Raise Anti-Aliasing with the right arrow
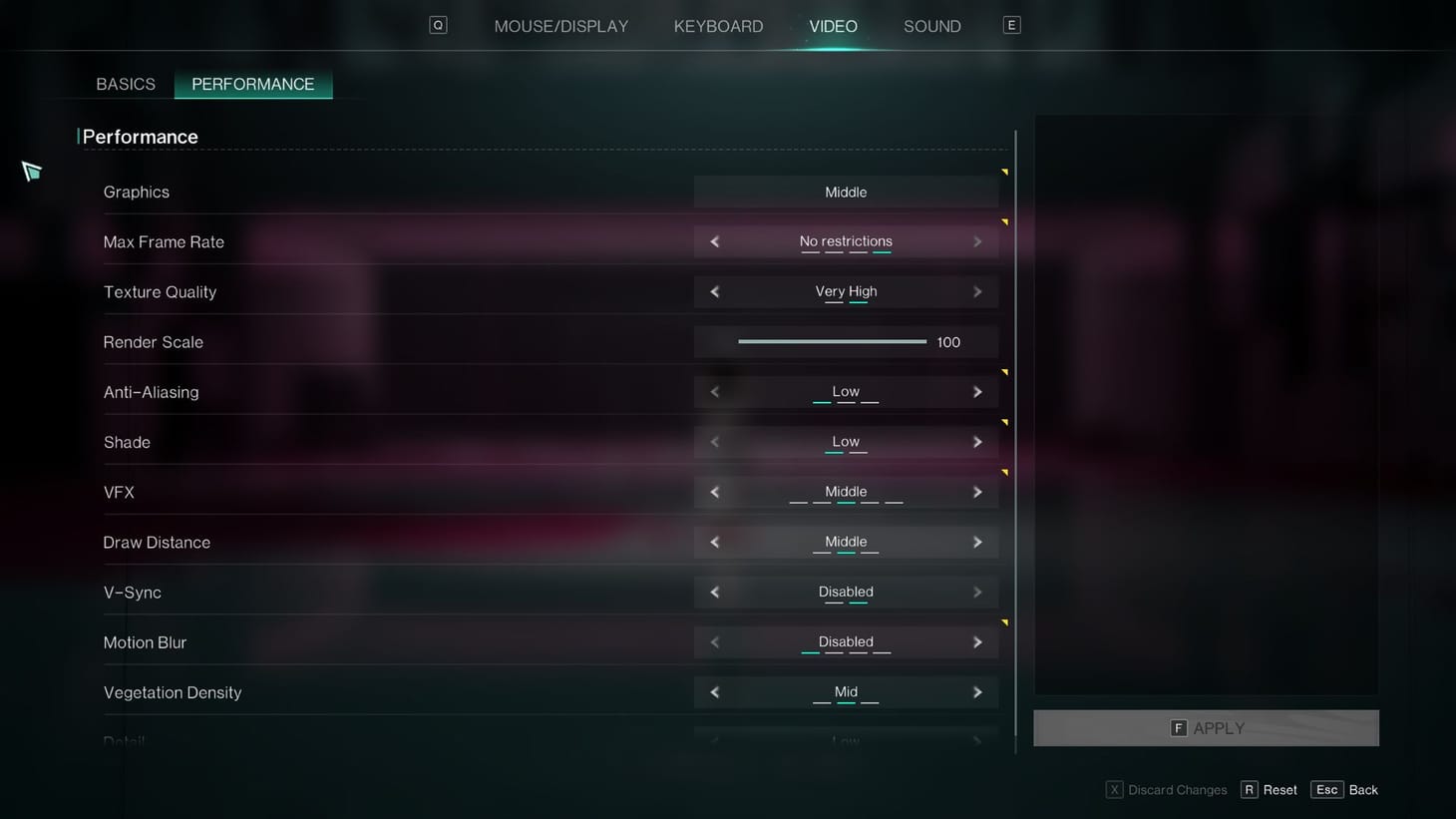The image size is (1456, 819). pos(976,391)
